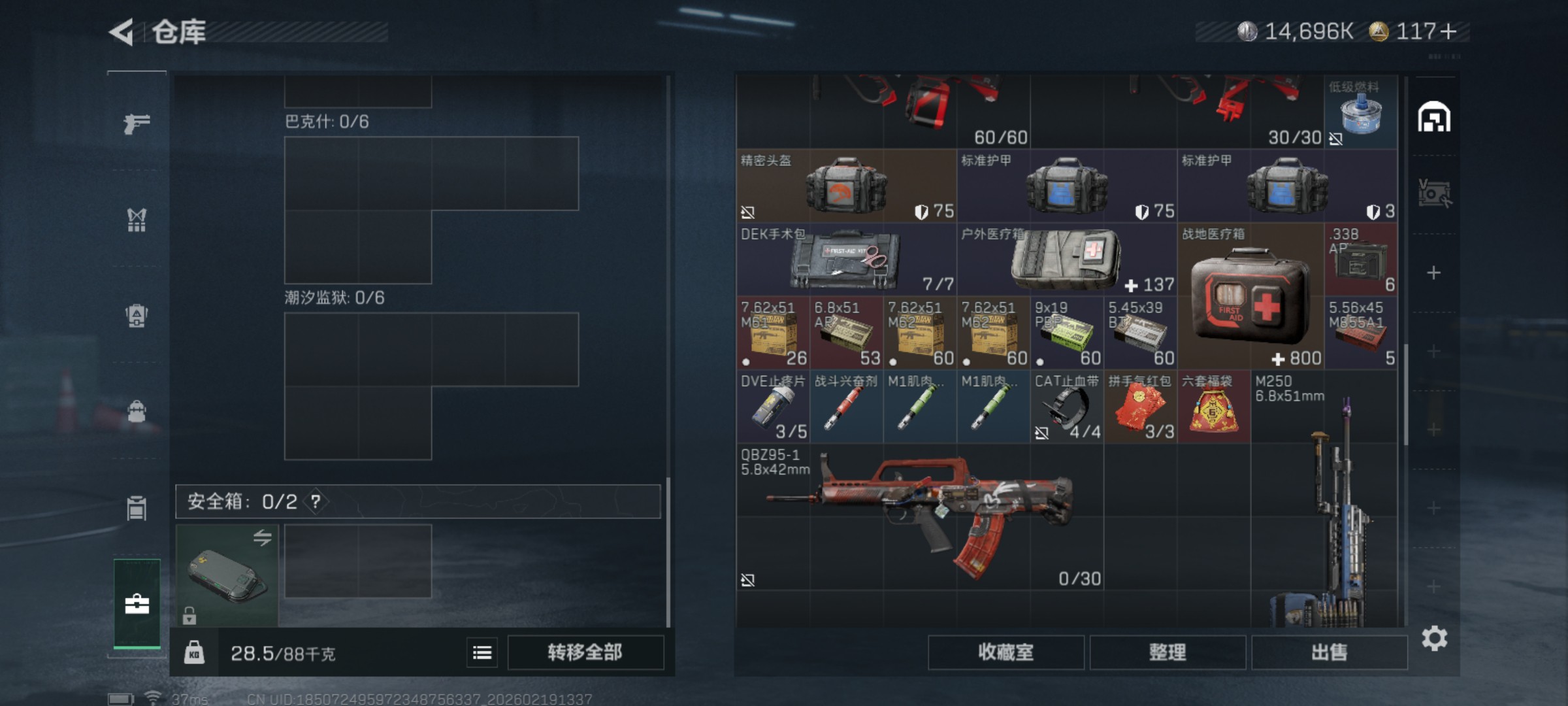The image size is (1568, 706).
Task: Select the safe box briefcase tab
Action: pos(137,604)
